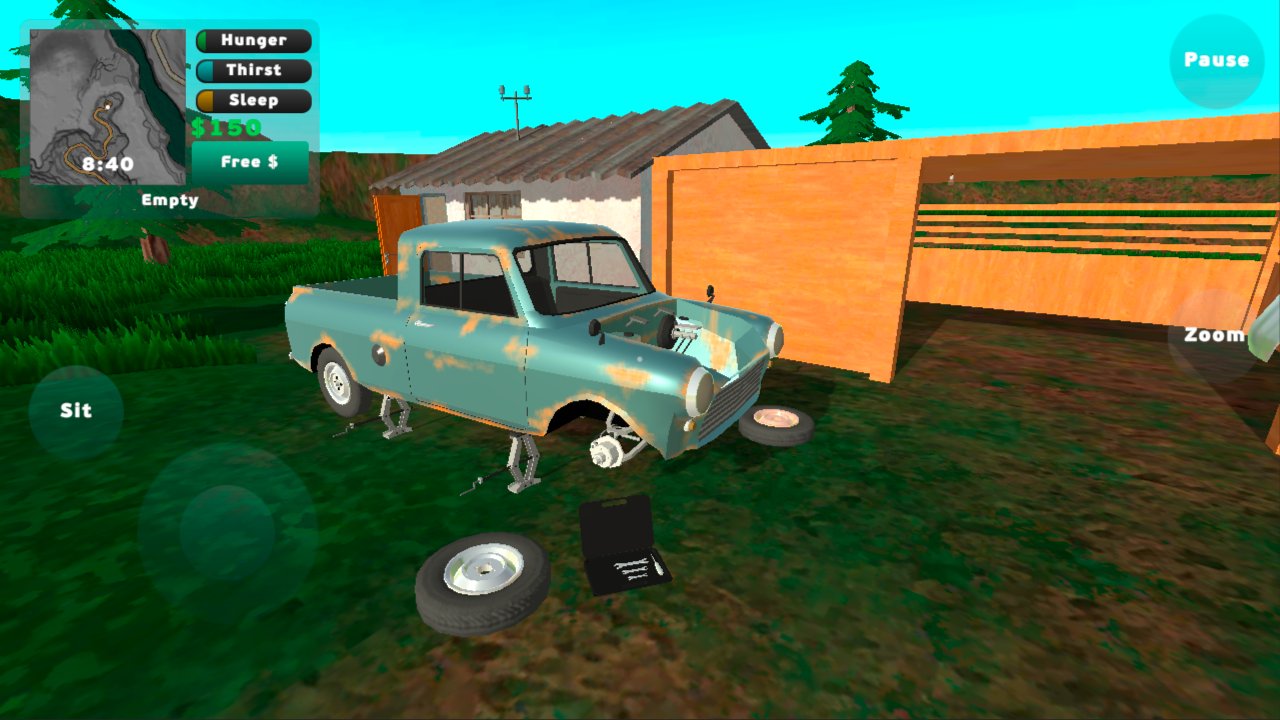Tap the Sit button
This screenshot has height=720, width=1280.
[76, 411]
